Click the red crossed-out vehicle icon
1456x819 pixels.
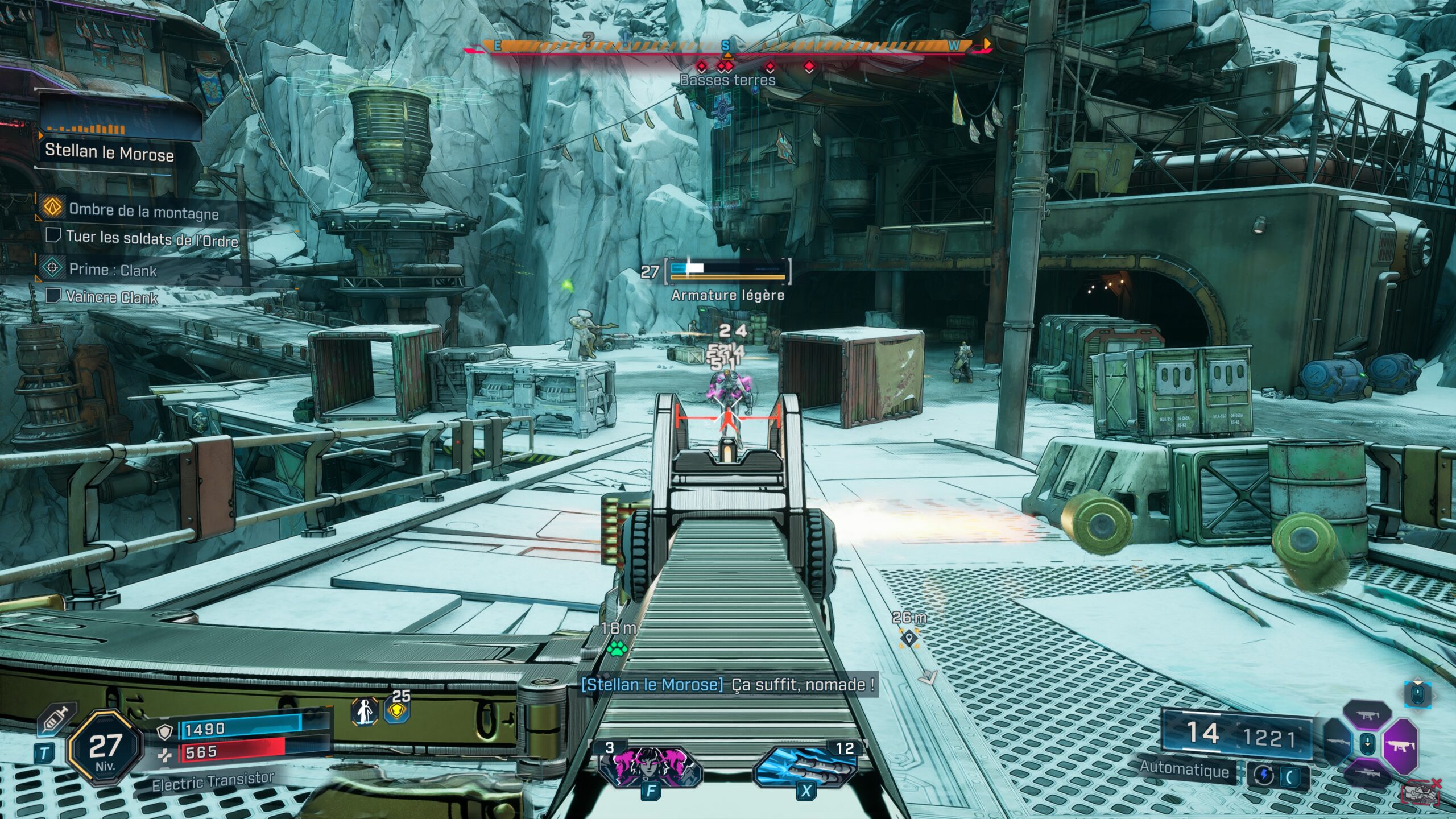1422,793
